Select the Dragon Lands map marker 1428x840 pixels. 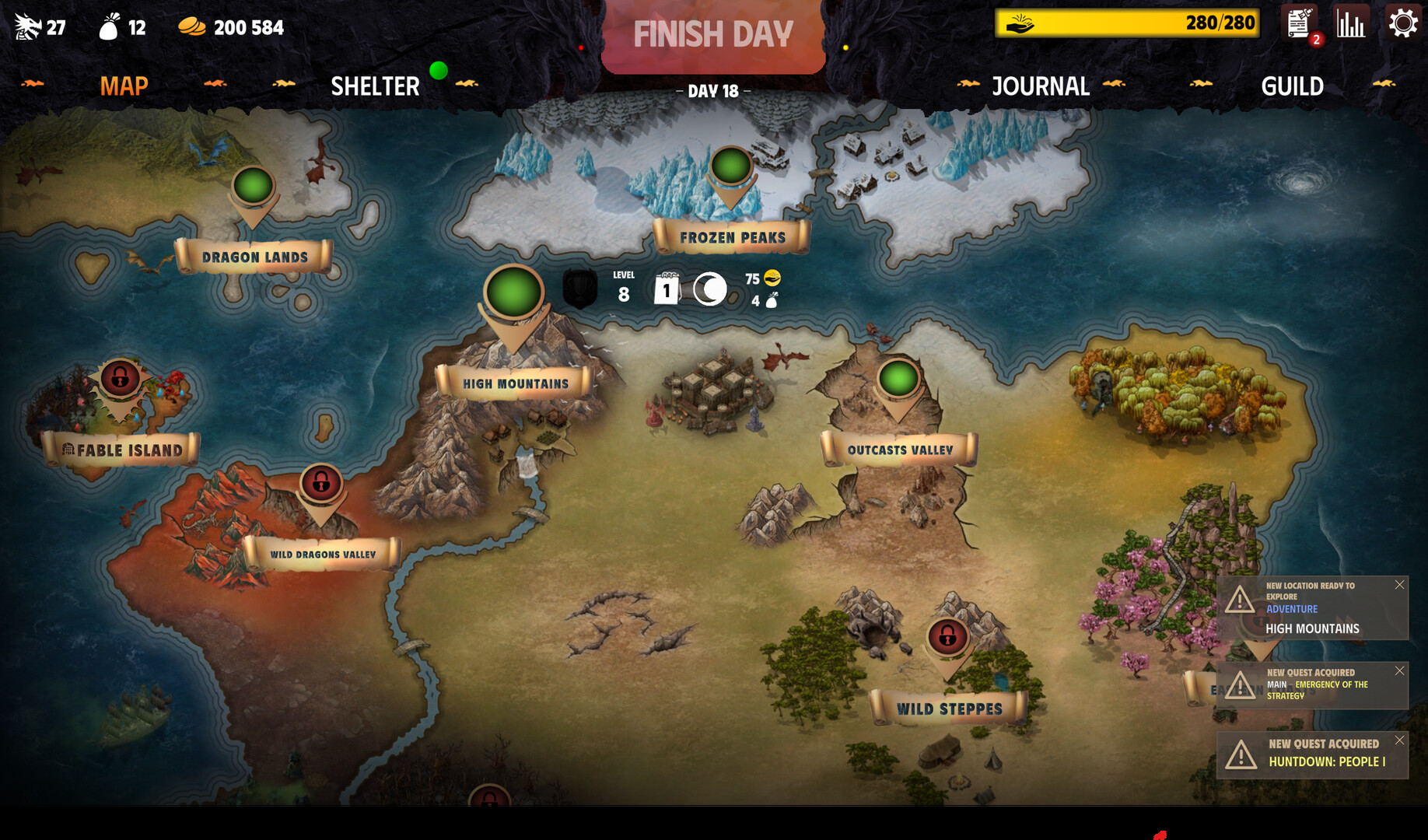pyautogui.click(x=254, y=187)
